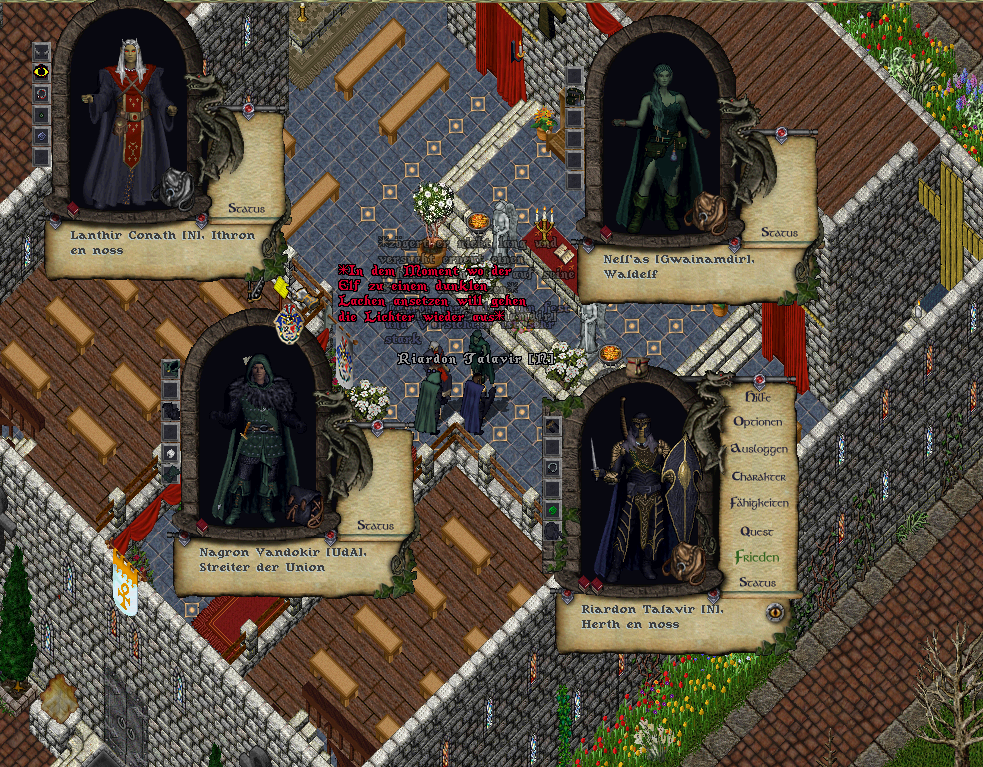Image resolution: width=983 pixels, height=767 pixels.
Task: Open the Optionen menu
Action: pyautogui.click(x=758, y=422)
